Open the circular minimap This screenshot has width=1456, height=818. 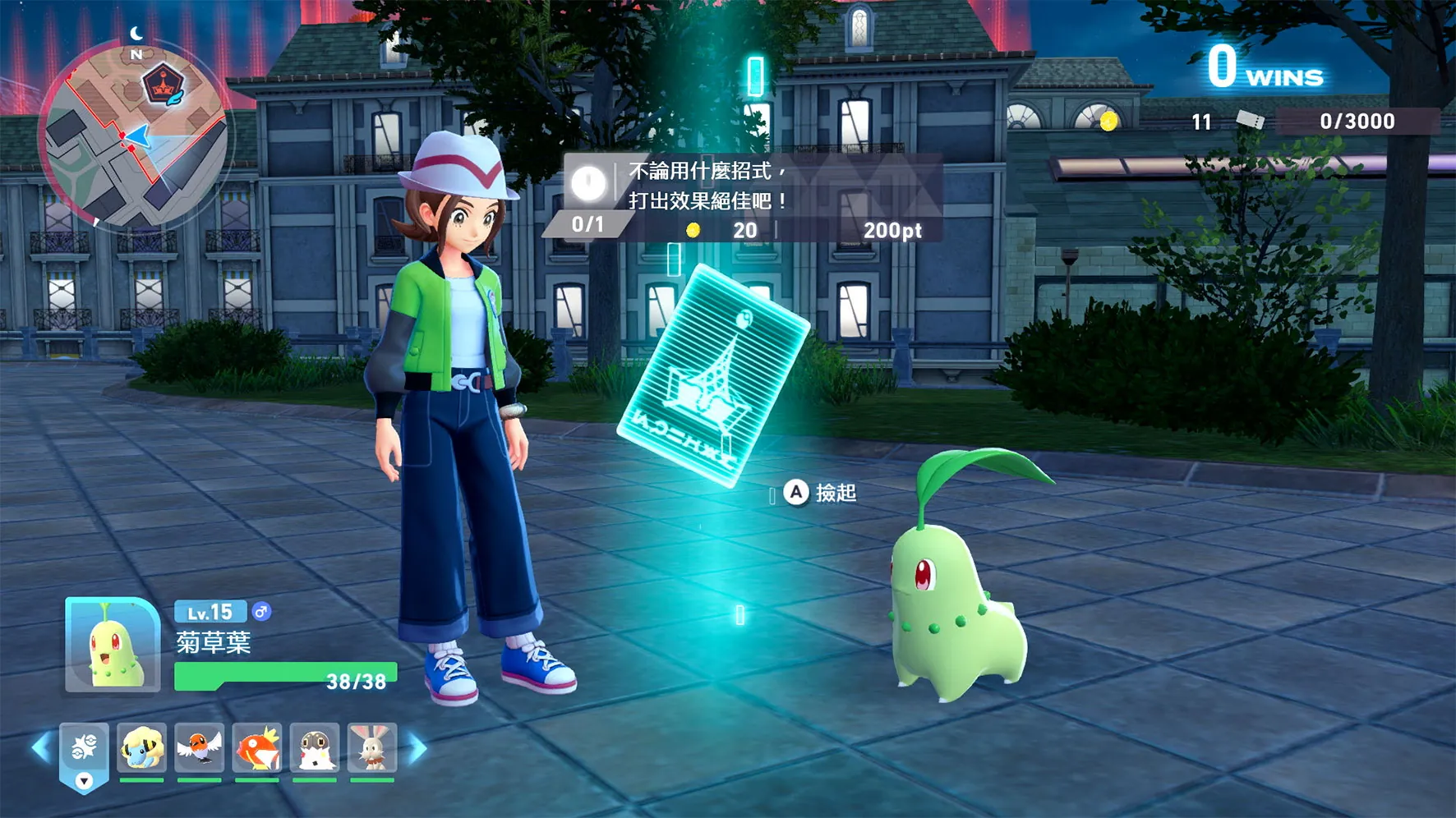tap(136, 136)
